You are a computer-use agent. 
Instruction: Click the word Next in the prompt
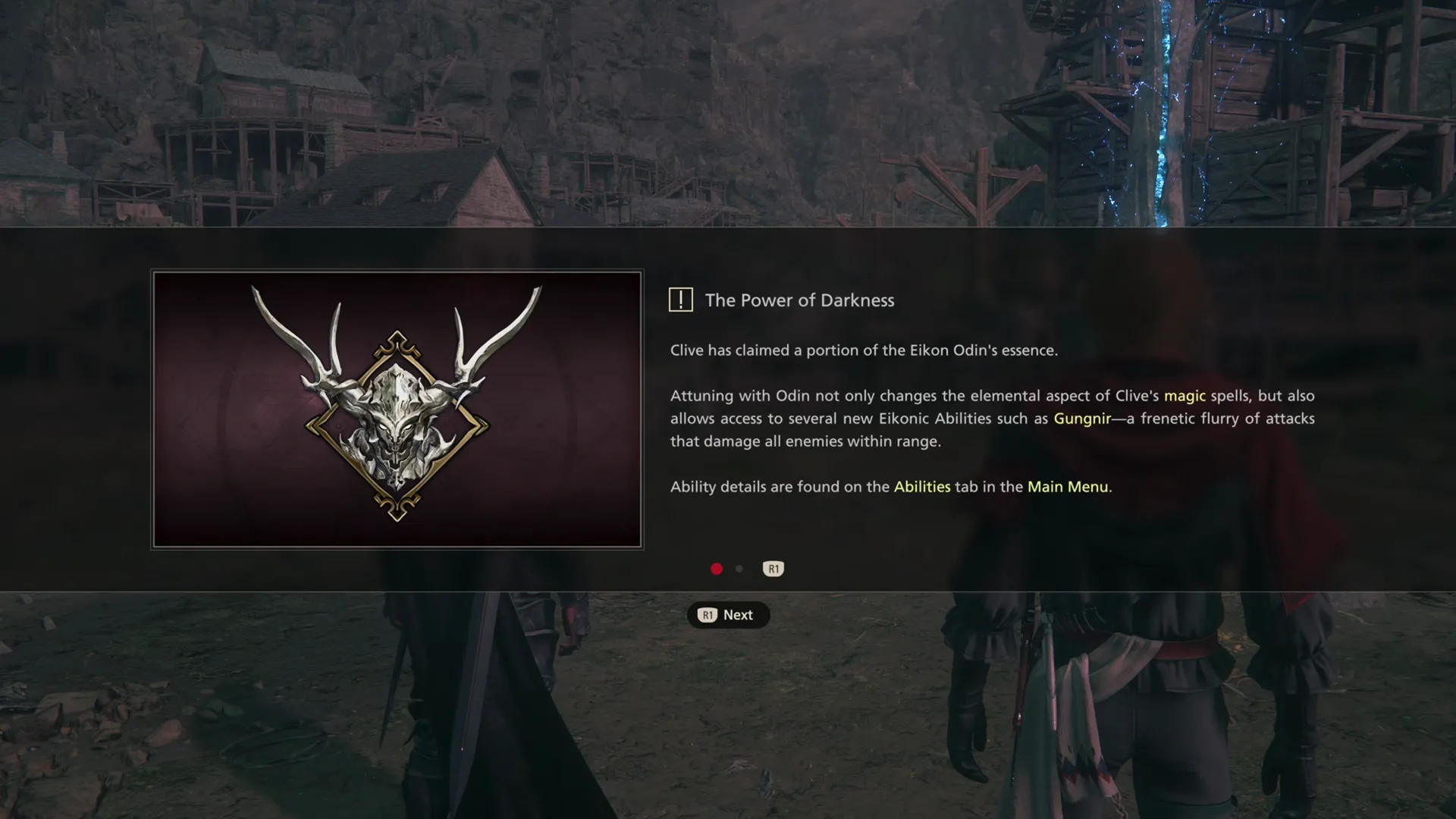pos(738,615)
